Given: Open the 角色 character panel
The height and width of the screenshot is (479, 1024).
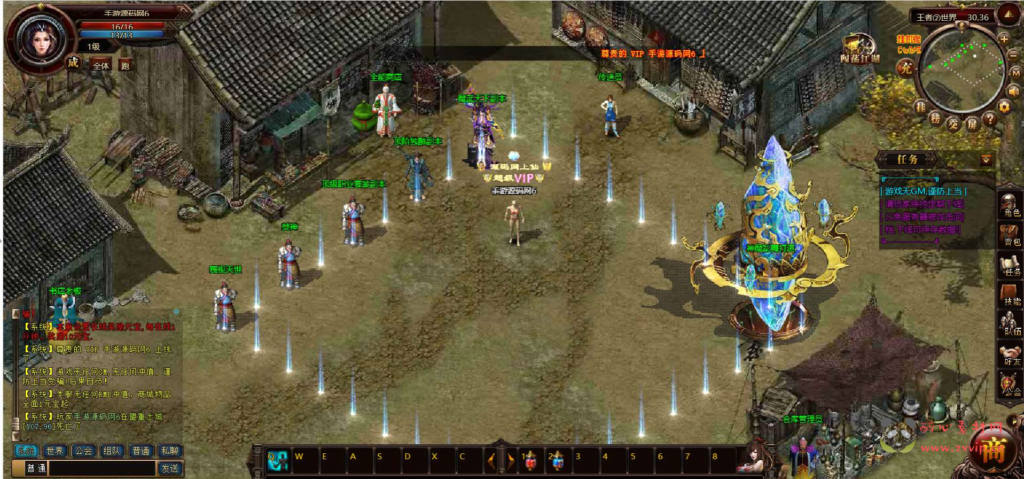Looking at the screenshot, I should coord(1010,206).
